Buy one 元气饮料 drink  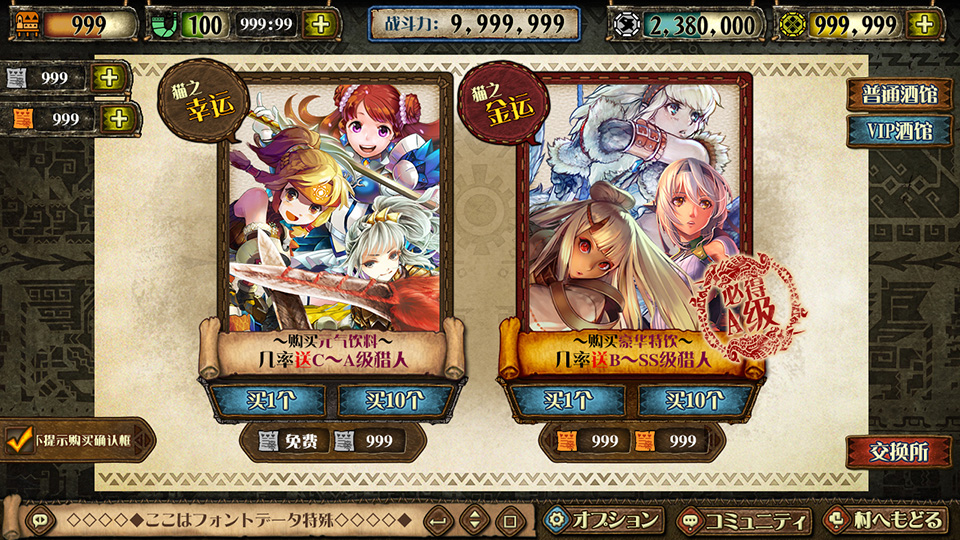point(268,400)
